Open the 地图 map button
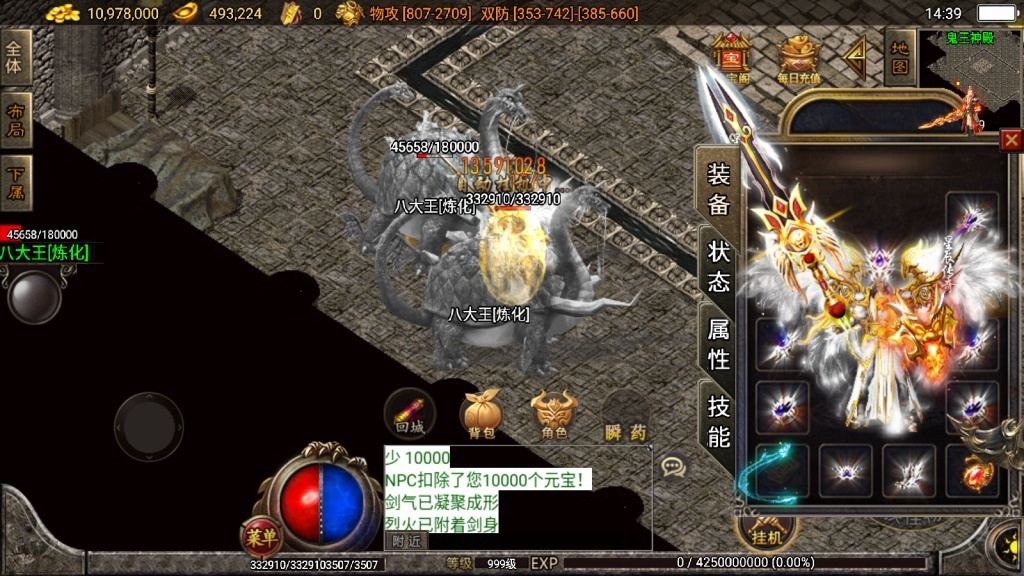 pyautogui.click(x=900, y=56)
